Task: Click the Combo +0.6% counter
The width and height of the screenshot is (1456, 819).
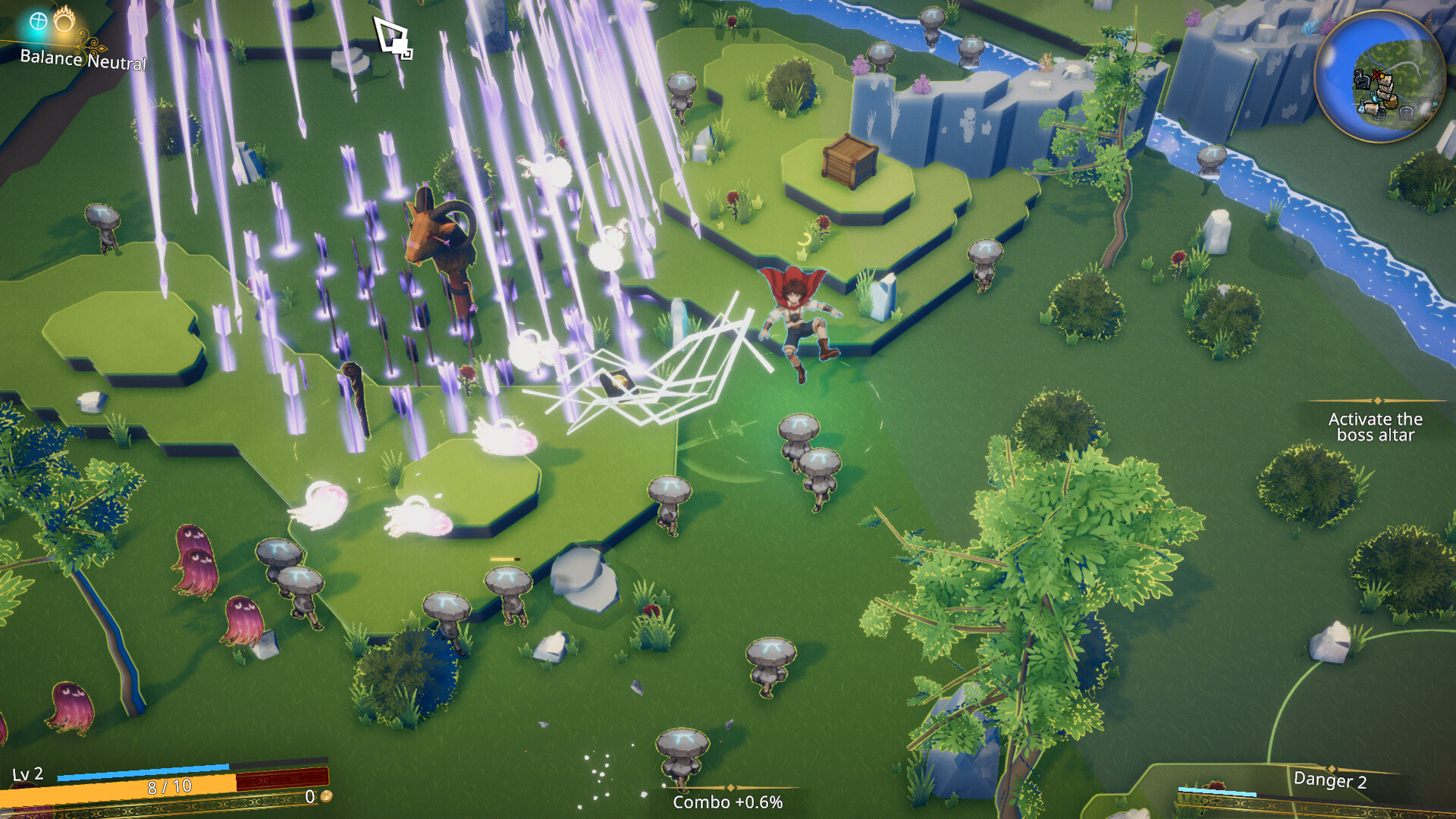Action: click(x=728, y=802)
